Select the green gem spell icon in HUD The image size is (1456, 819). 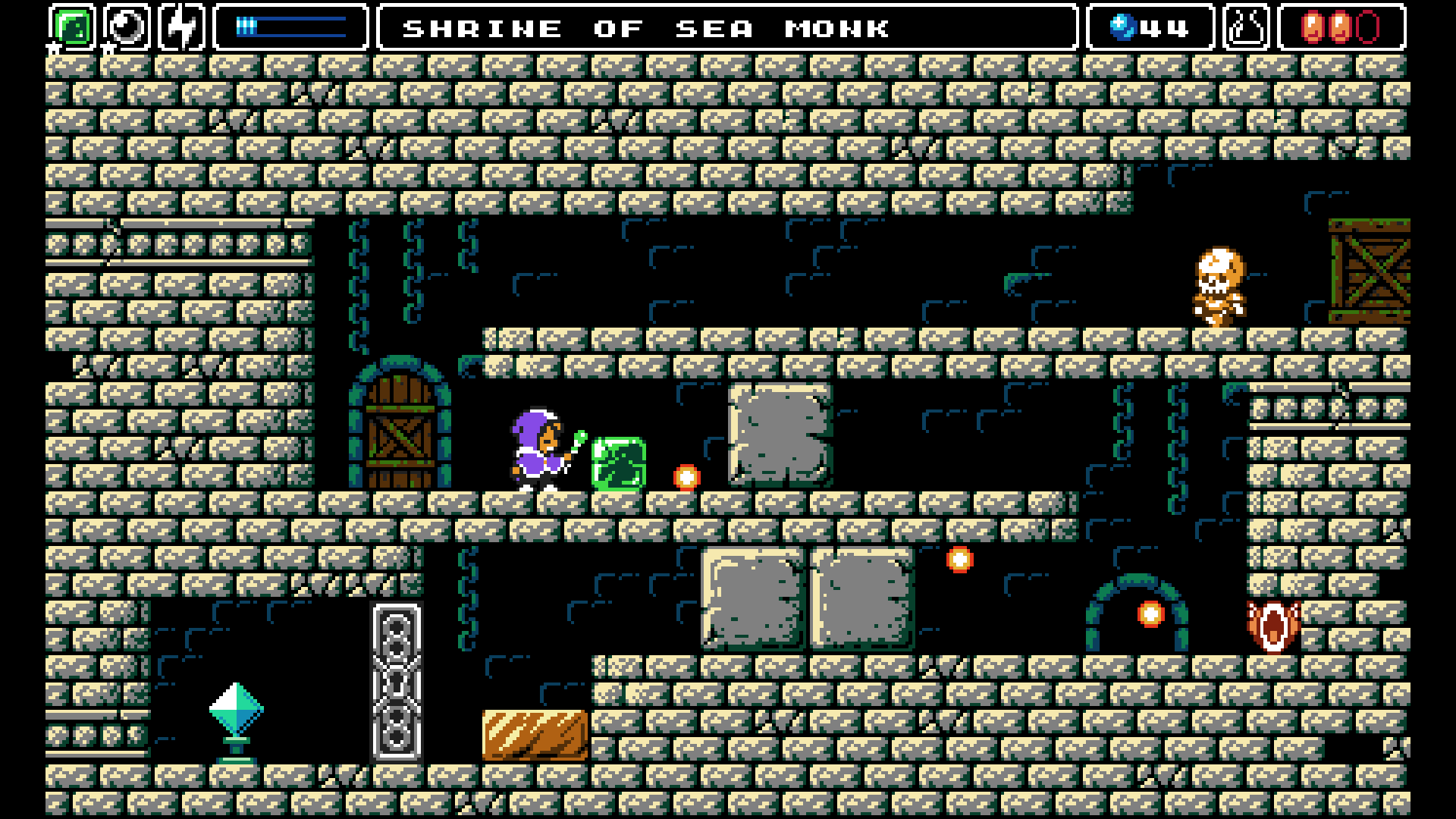point(71,28)
